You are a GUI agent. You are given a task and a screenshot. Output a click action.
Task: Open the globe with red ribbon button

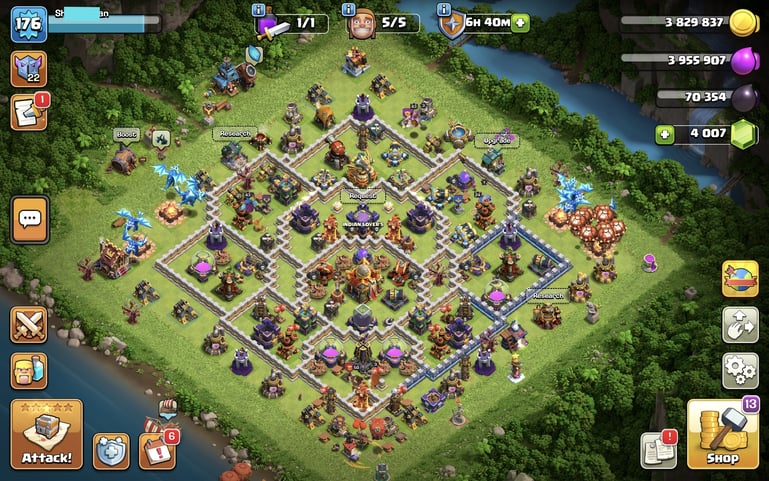coord(740,279)
